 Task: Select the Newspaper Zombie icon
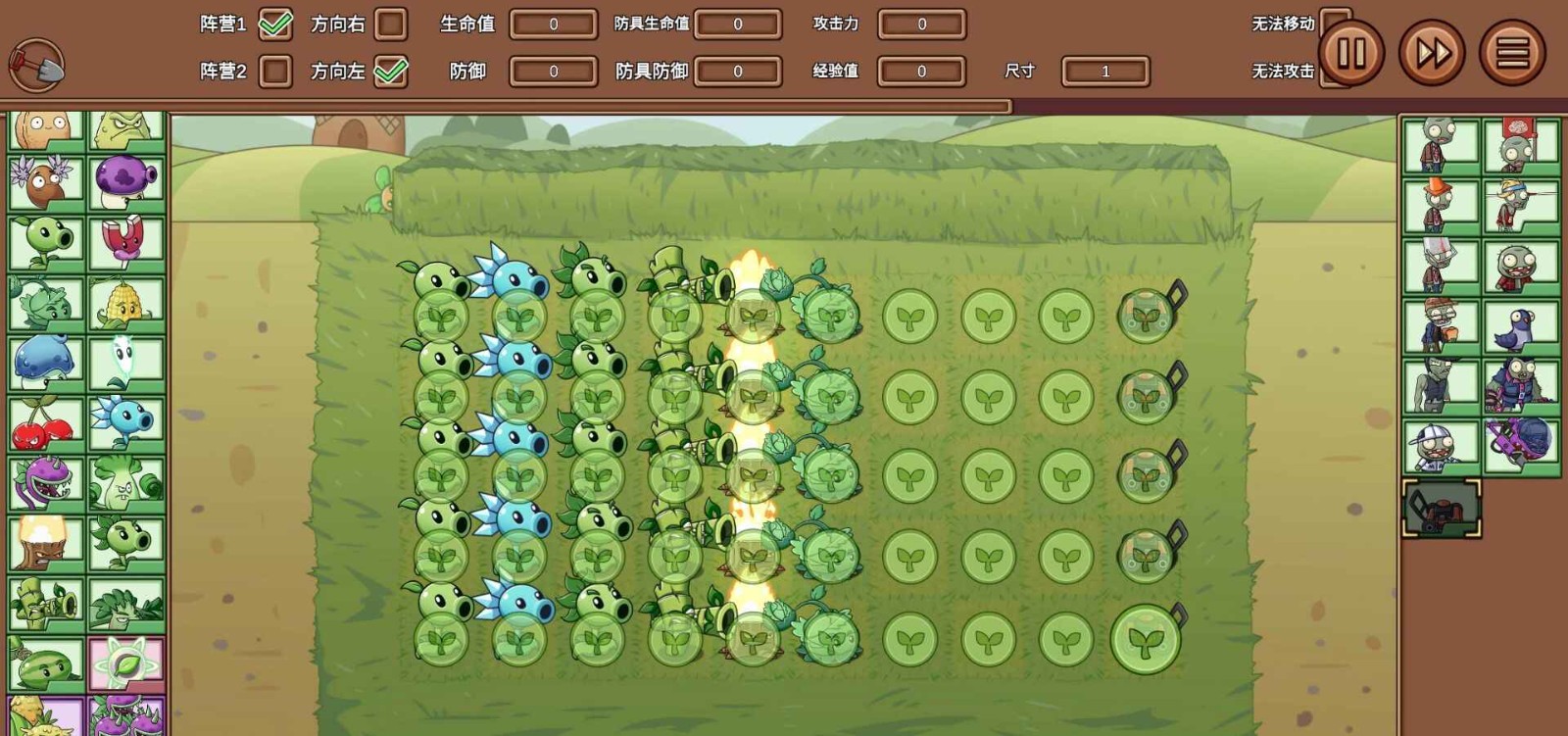1441,261
